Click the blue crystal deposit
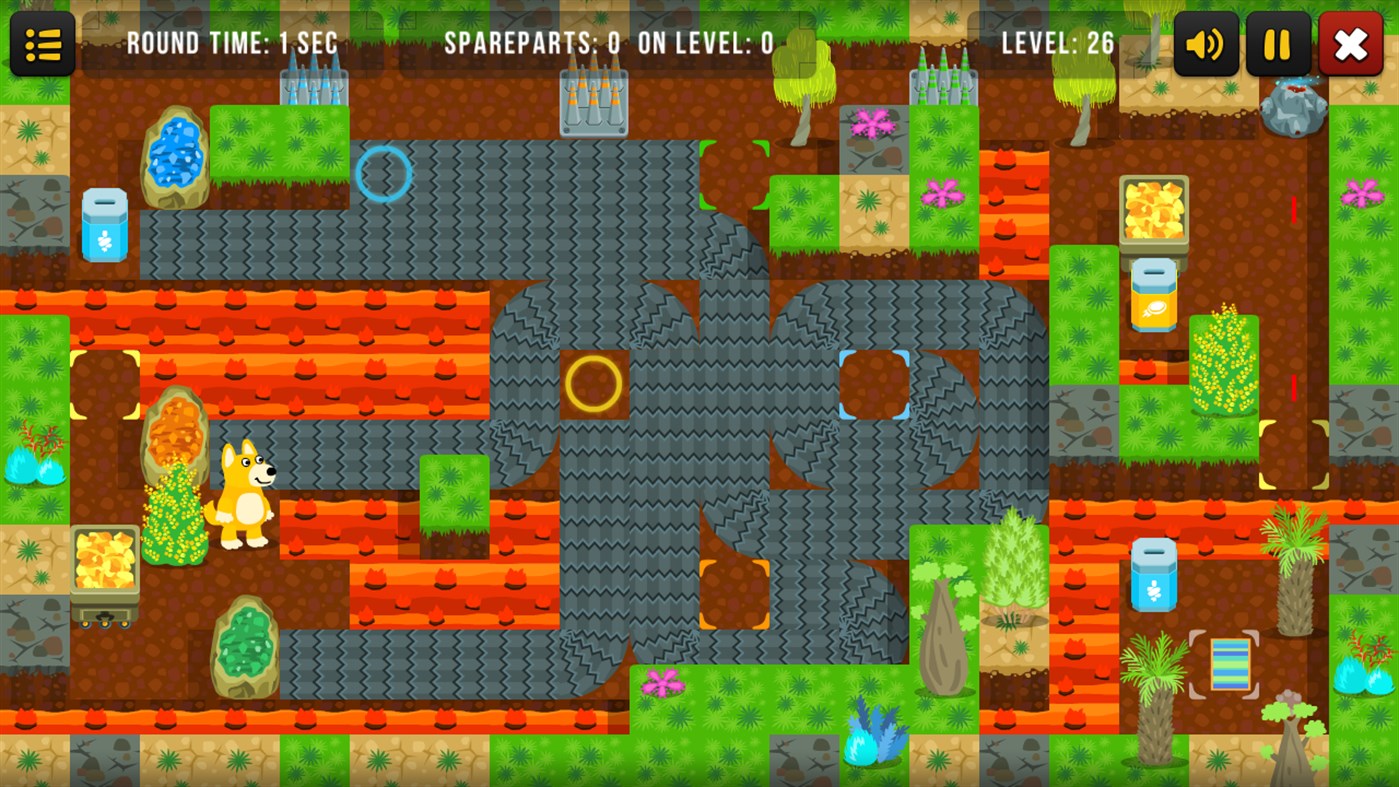The image size is (1399, 787). pos(176,155)
